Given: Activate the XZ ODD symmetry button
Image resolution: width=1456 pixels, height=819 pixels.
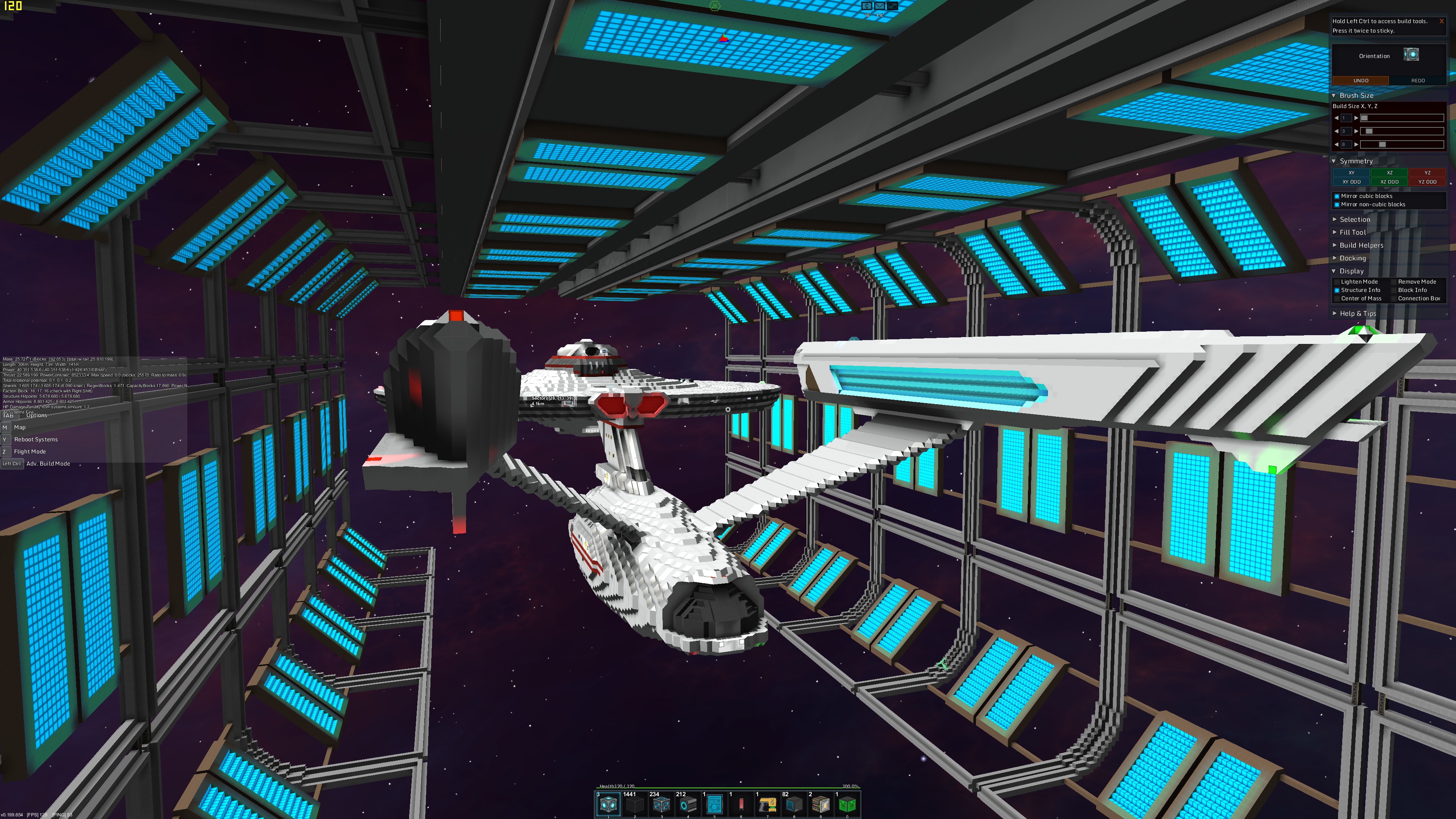Looking at the screenshot, I should click(1389, 182).
